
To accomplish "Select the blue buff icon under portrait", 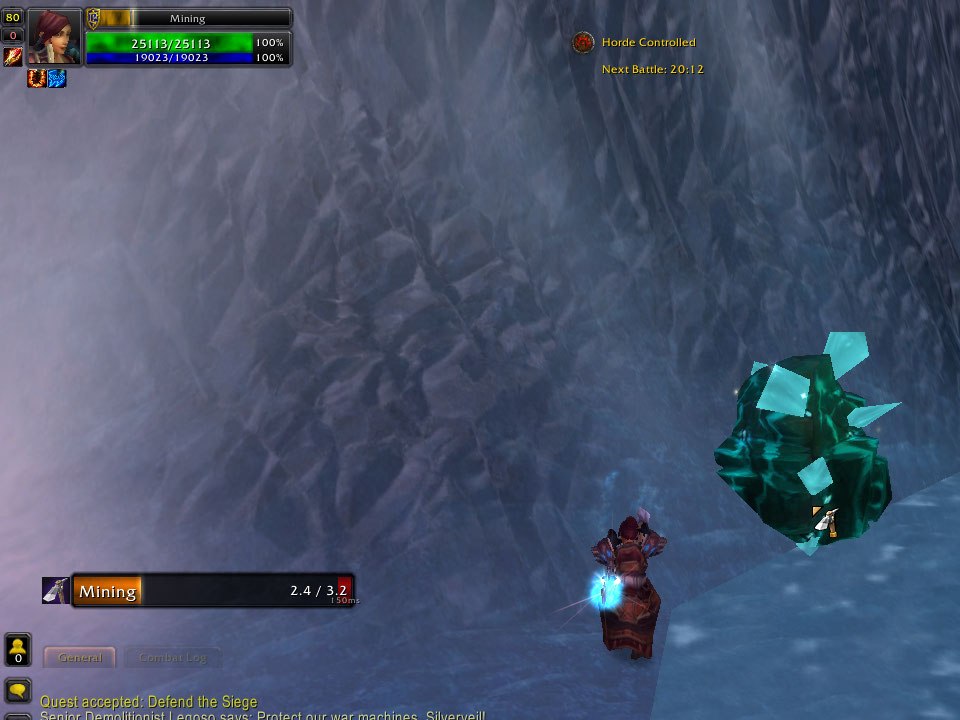I will [x=57, y=78].
